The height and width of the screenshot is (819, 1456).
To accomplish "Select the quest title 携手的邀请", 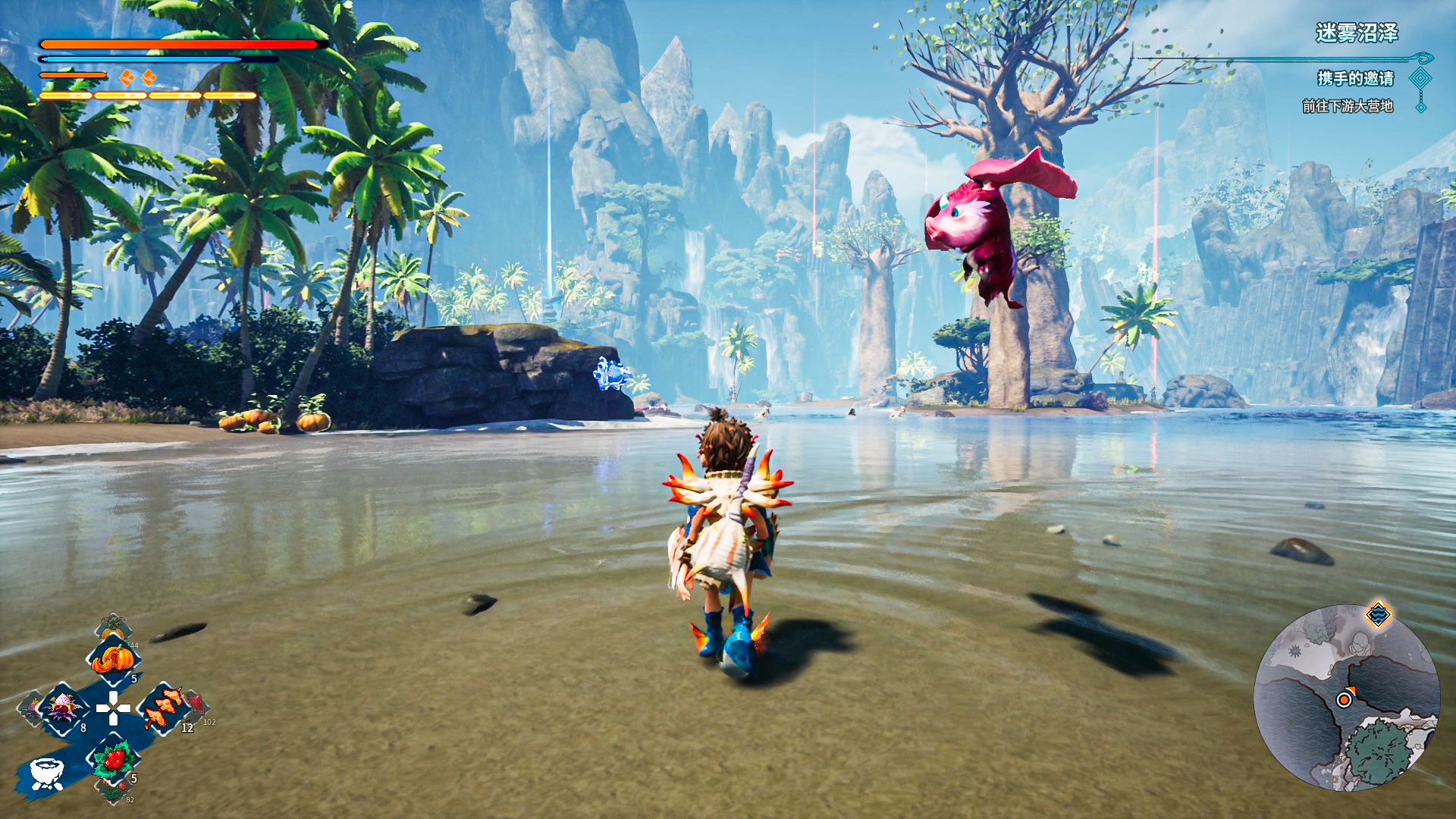I will (1355, 79).
